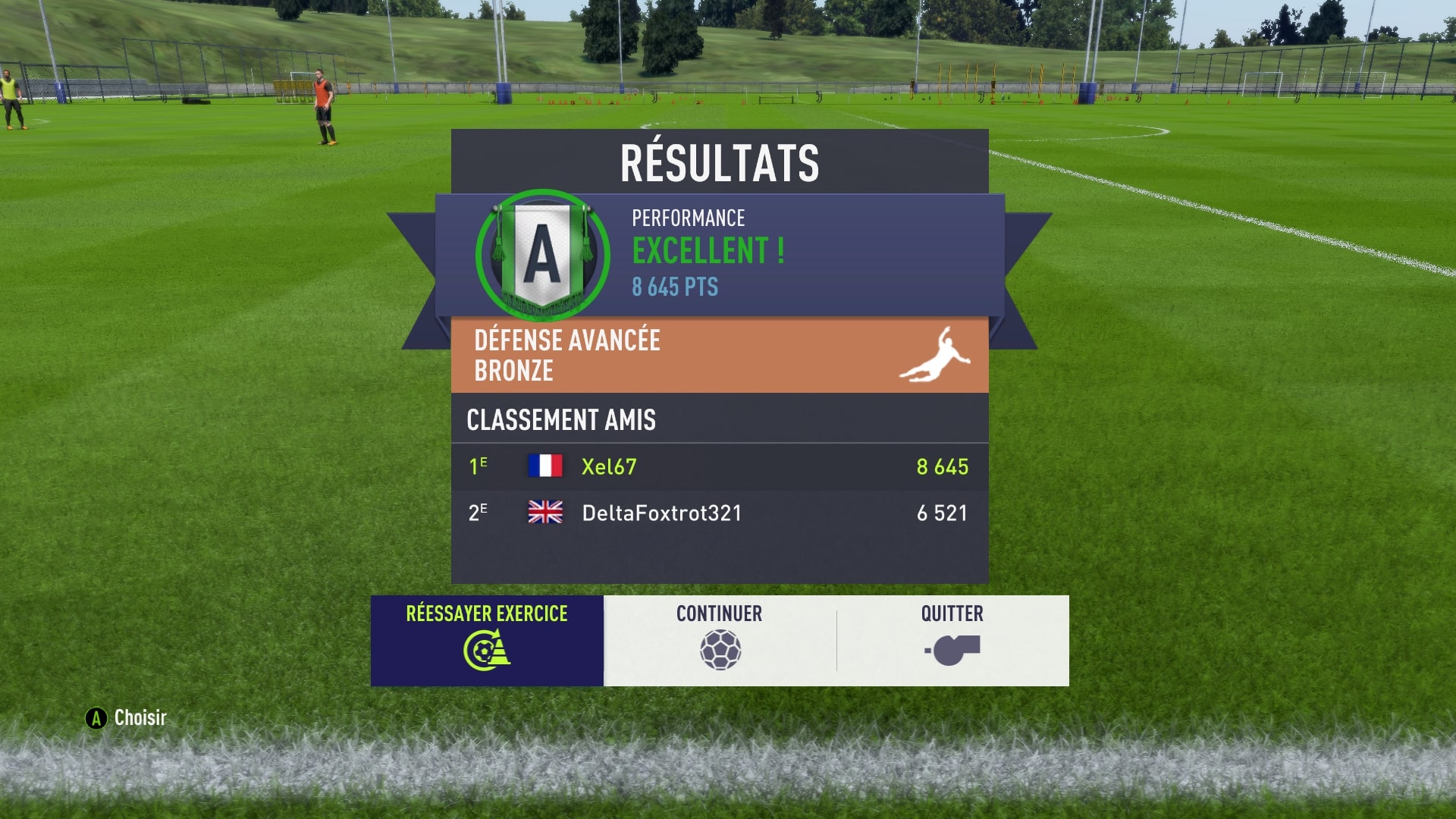Select Xel67's row in the friends ranking
This screenshot has height=819, width=1456.
pyautogui.click(x=719, y=466)
